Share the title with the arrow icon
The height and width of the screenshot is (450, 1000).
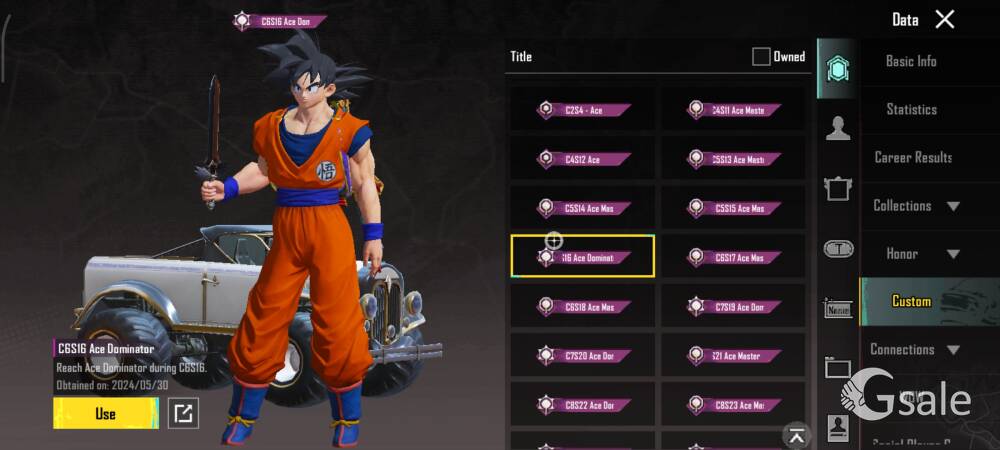183,413
